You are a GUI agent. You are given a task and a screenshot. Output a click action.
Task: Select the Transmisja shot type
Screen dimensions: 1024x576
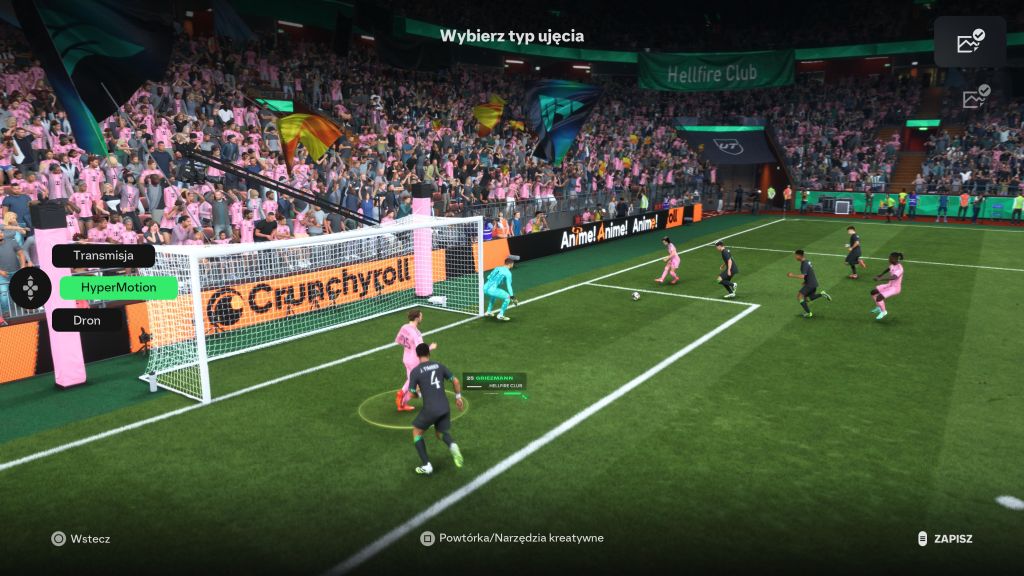(103, 256)
